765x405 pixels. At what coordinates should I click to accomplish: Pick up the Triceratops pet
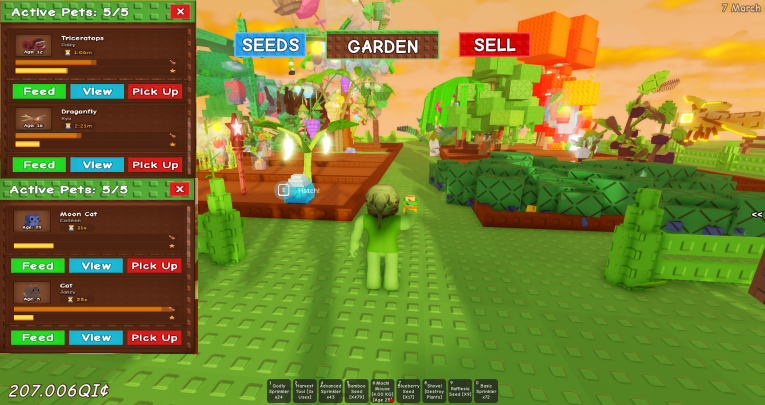[x=155, y=92]
